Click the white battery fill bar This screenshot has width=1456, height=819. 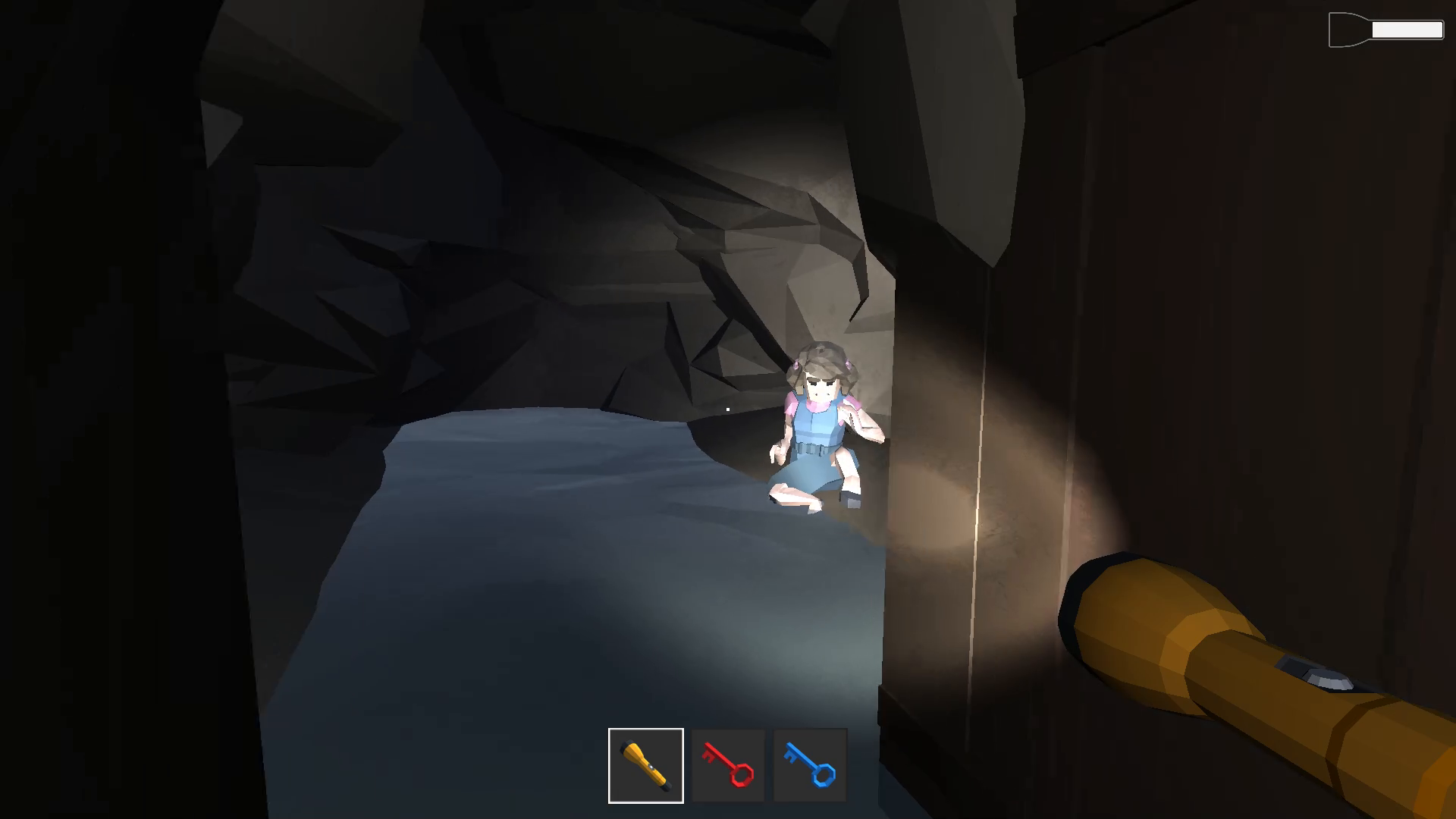coord(1407,30)
